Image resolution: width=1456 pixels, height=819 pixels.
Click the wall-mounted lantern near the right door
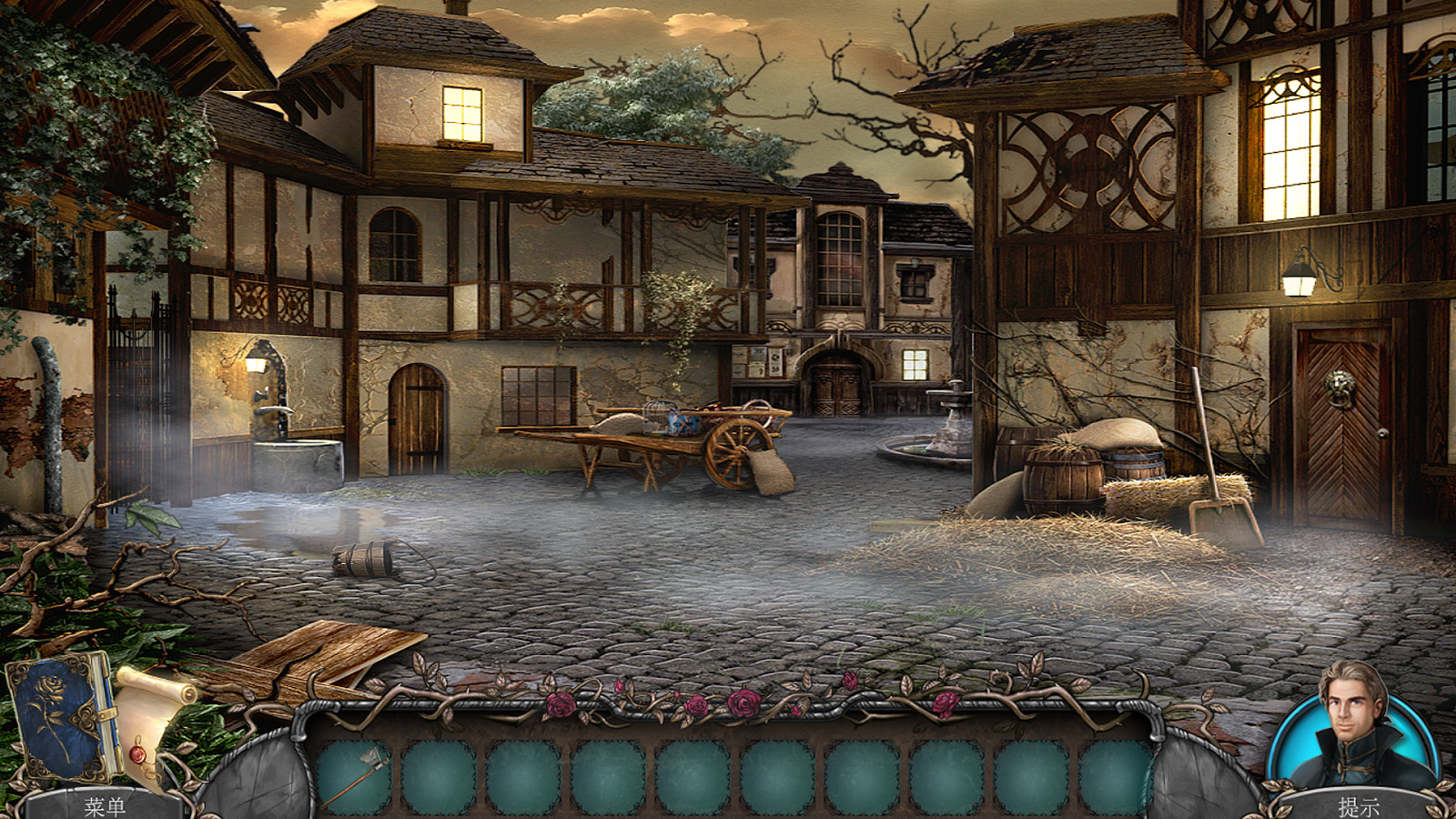pos(1299,278)
